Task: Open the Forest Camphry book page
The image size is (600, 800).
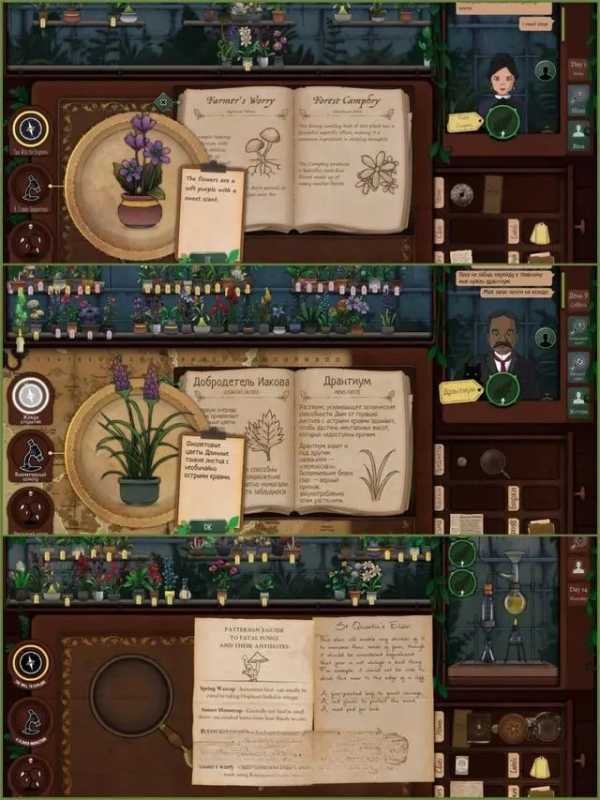Action: coord(349,150)
